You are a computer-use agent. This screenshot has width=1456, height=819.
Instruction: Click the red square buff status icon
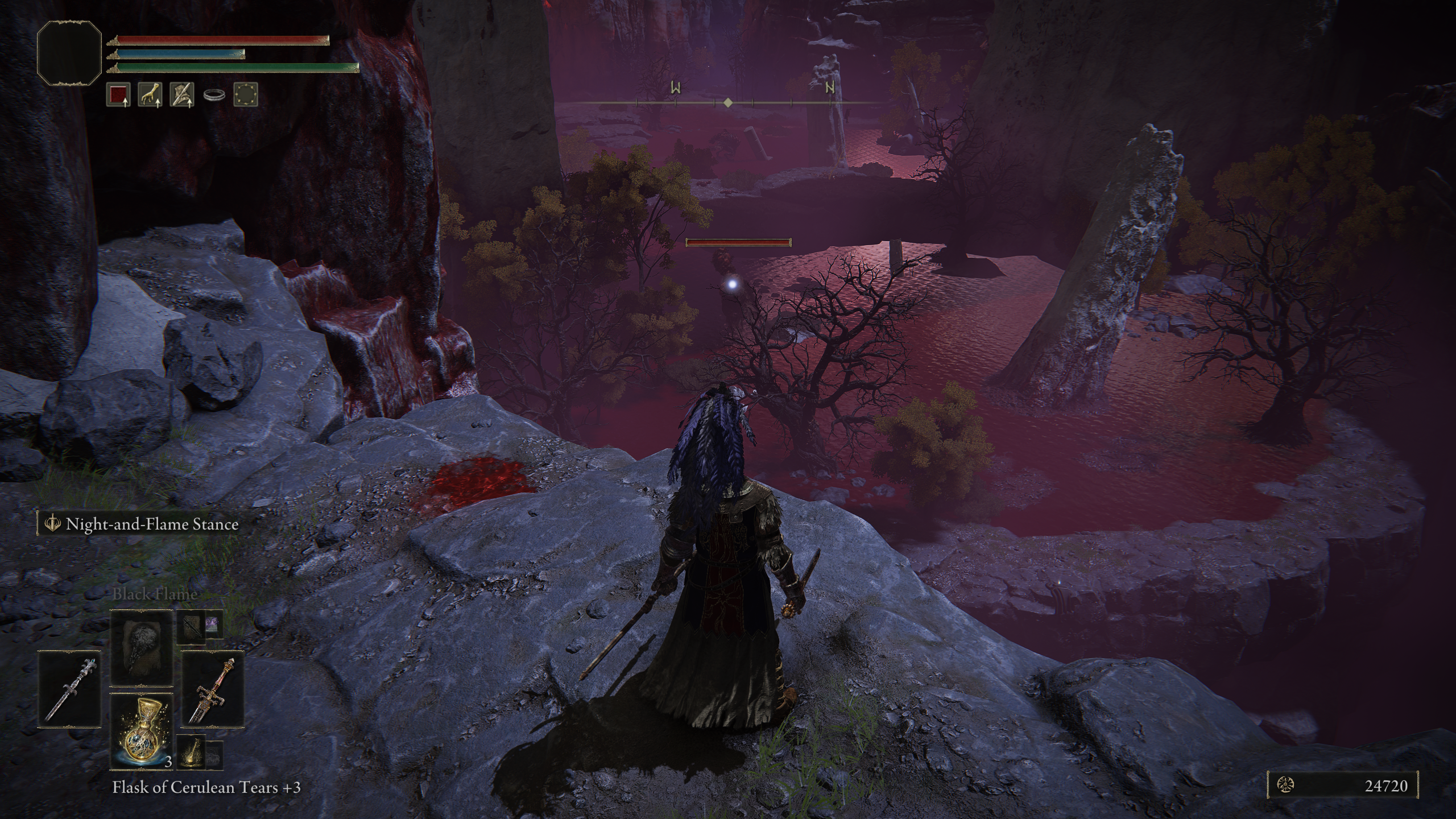[118, 94]
